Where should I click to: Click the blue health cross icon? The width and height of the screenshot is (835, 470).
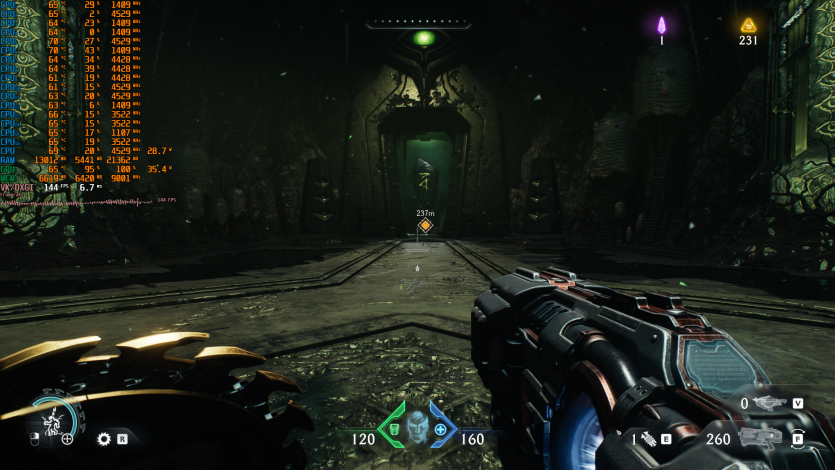point(440,429)
